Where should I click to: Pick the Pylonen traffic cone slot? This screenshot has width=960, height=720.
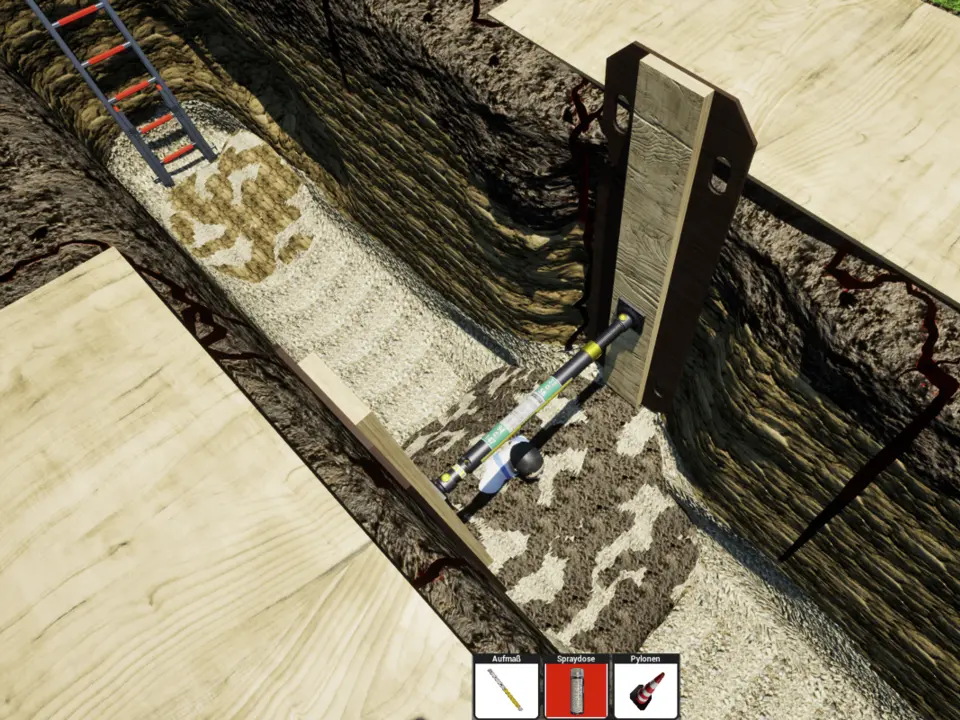pyautogui.click(x=646, y=690)
